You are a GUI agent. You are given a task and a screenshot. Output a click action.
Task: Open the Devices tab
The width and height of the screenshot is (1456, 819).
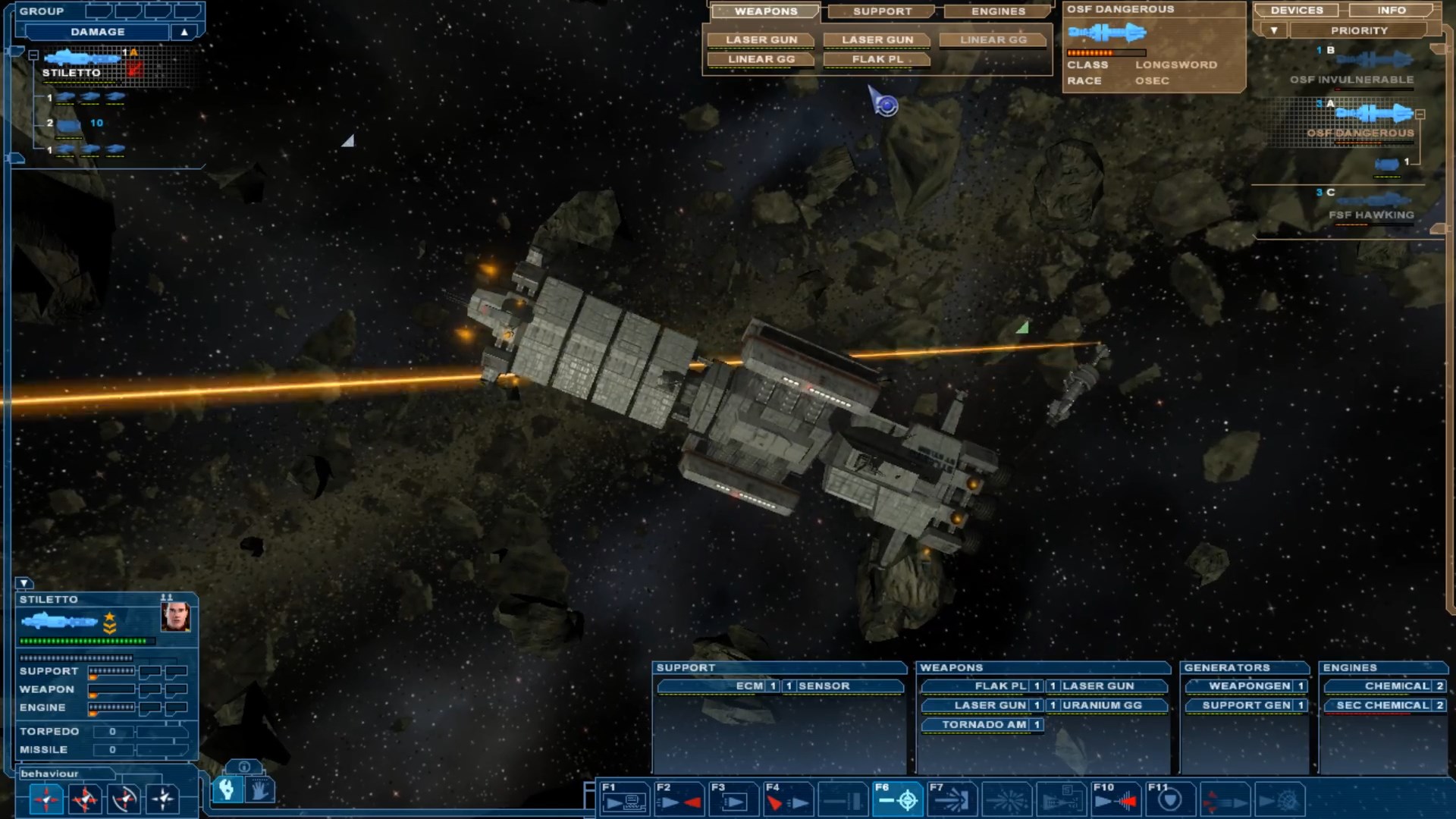pyautogui.click(x=1297, y=11)
